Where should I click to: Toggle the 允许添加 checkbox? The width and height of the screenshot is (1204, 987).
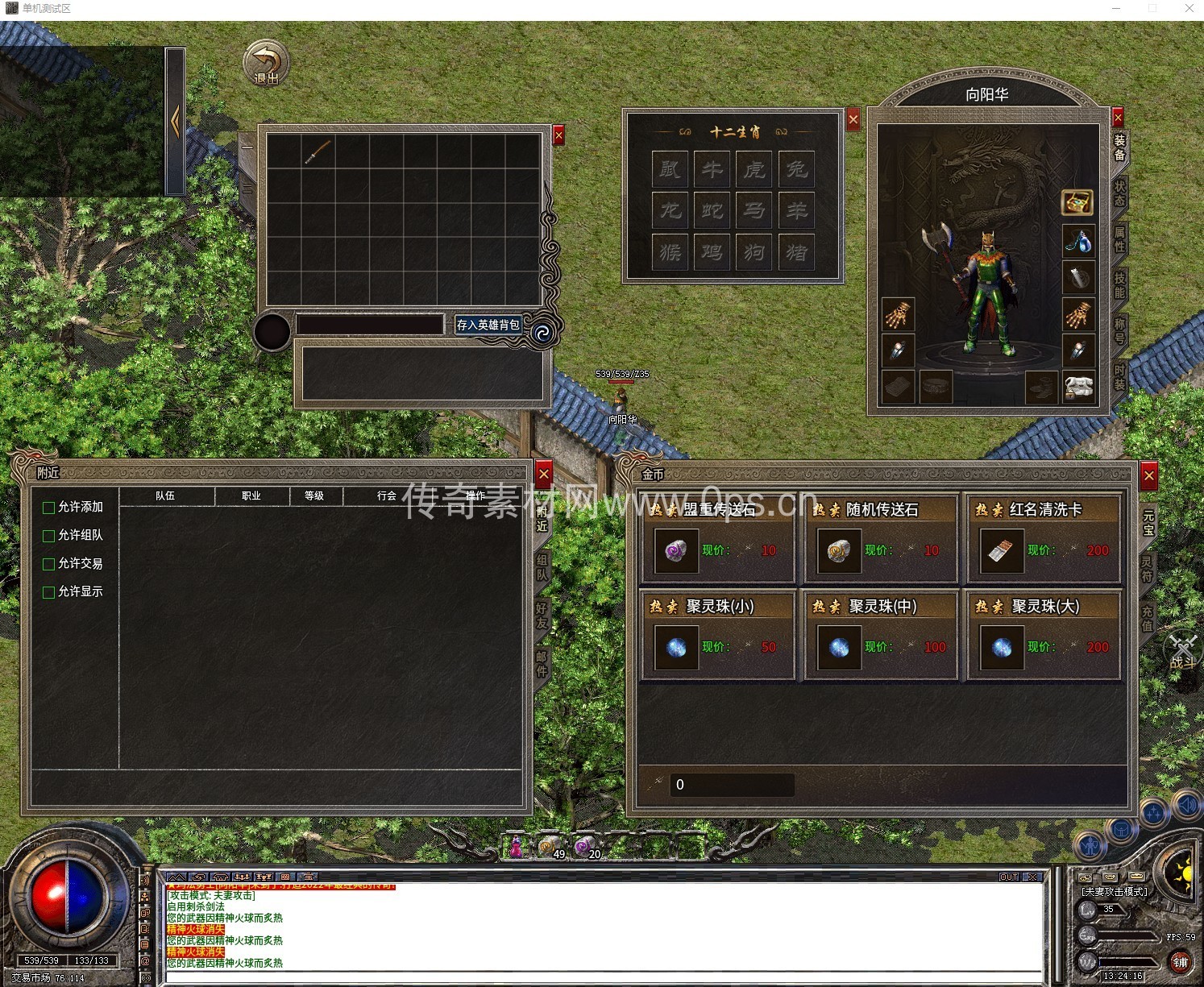point(48,508)
